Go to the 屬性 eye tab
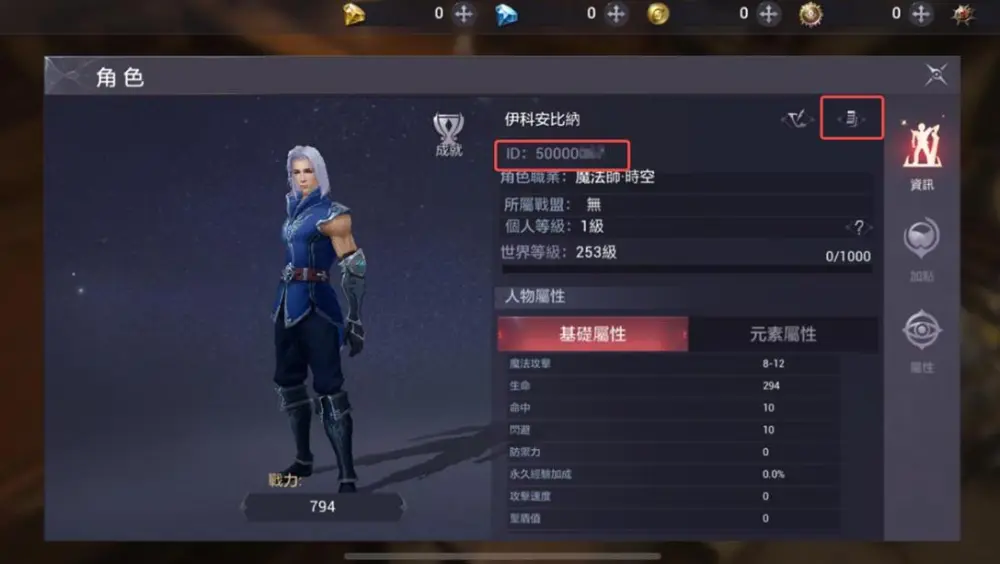The height and width of the screenshot is (564, 1000). click(920, 340)
